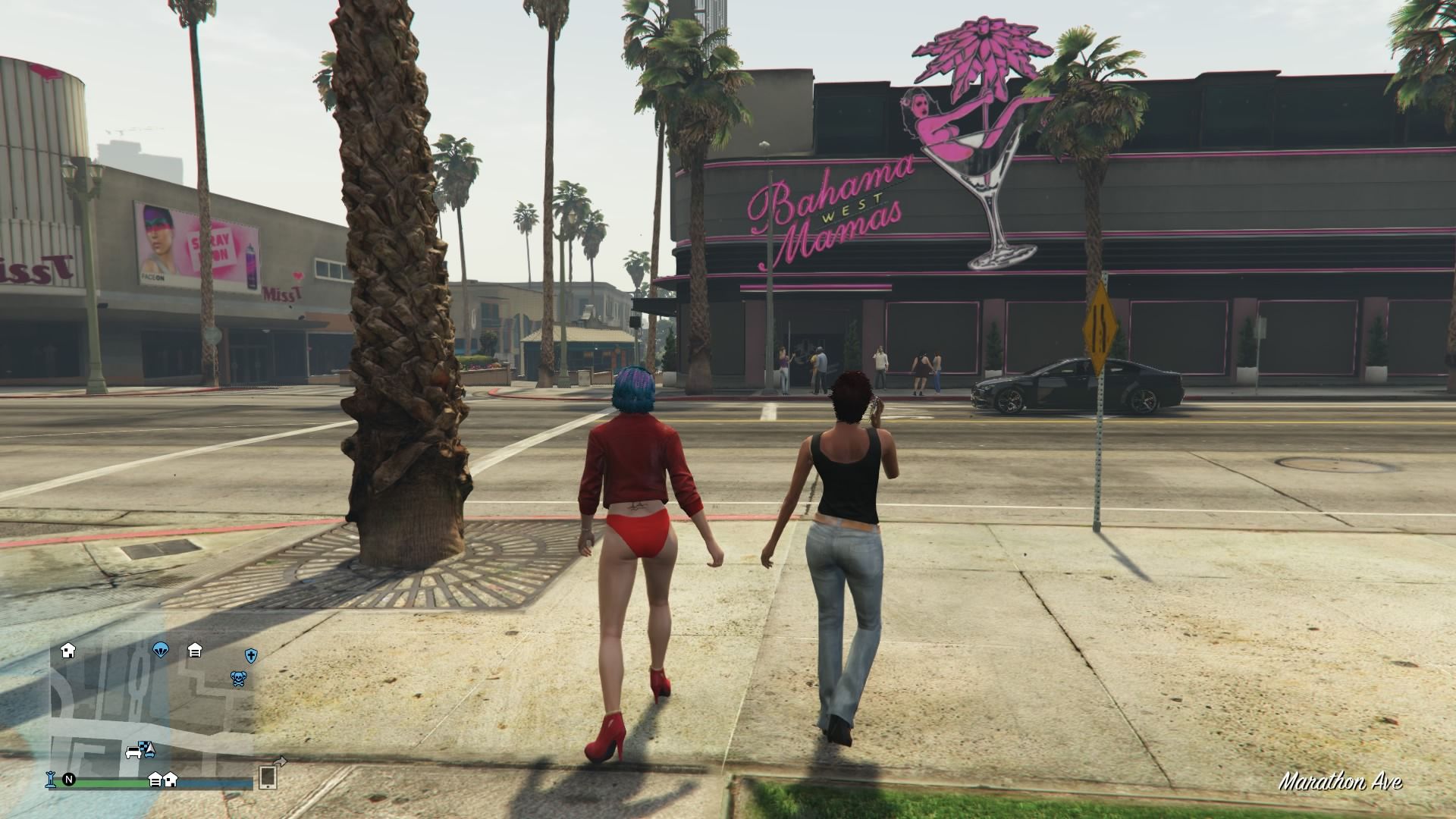
Task: Select the small shop blip on the stat bar divider
Action: tap(156, 780)
